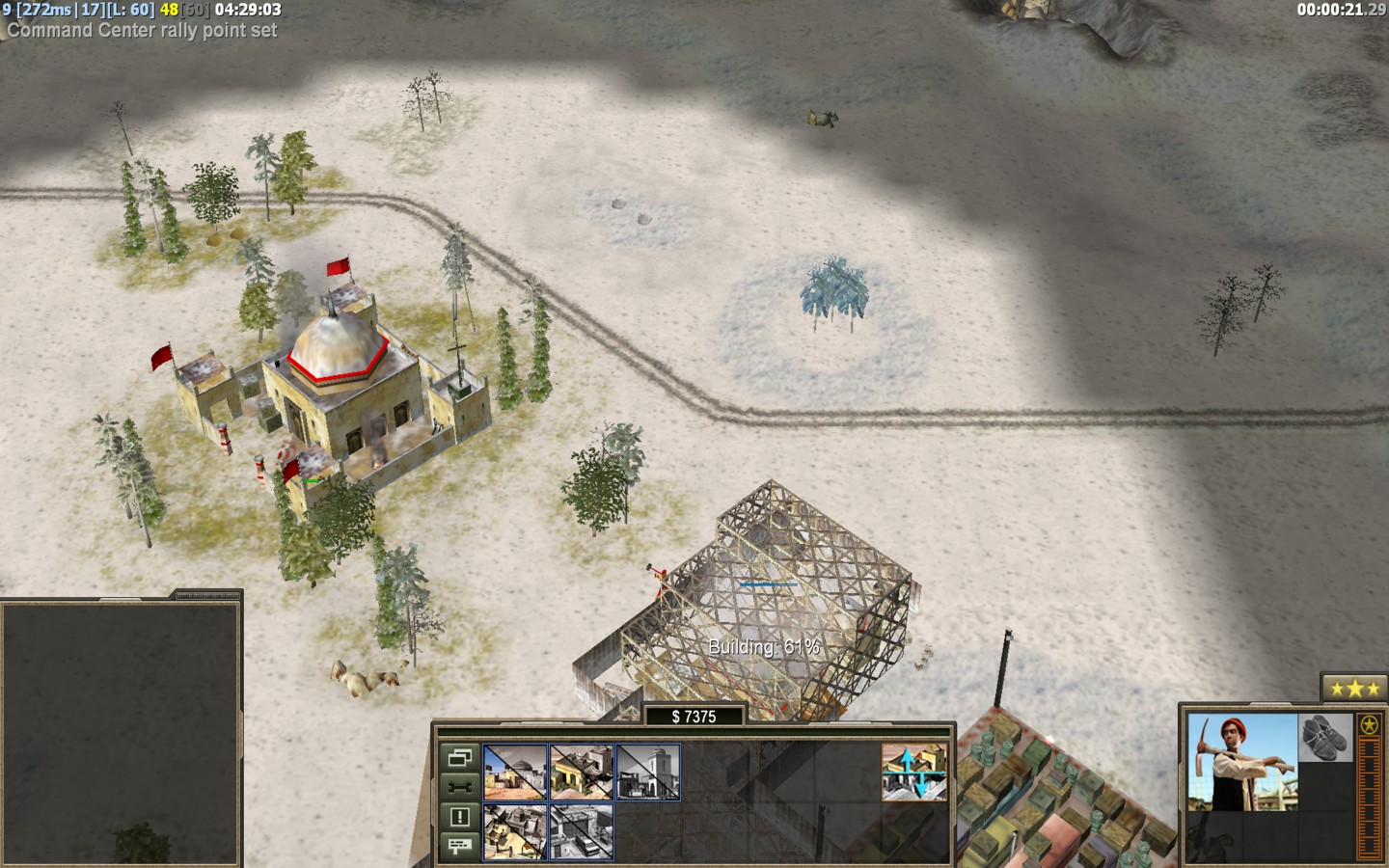Open the three-star General's powers button
The width and height of the screenshot is (1389, 868).
[x=1353, y=689]
